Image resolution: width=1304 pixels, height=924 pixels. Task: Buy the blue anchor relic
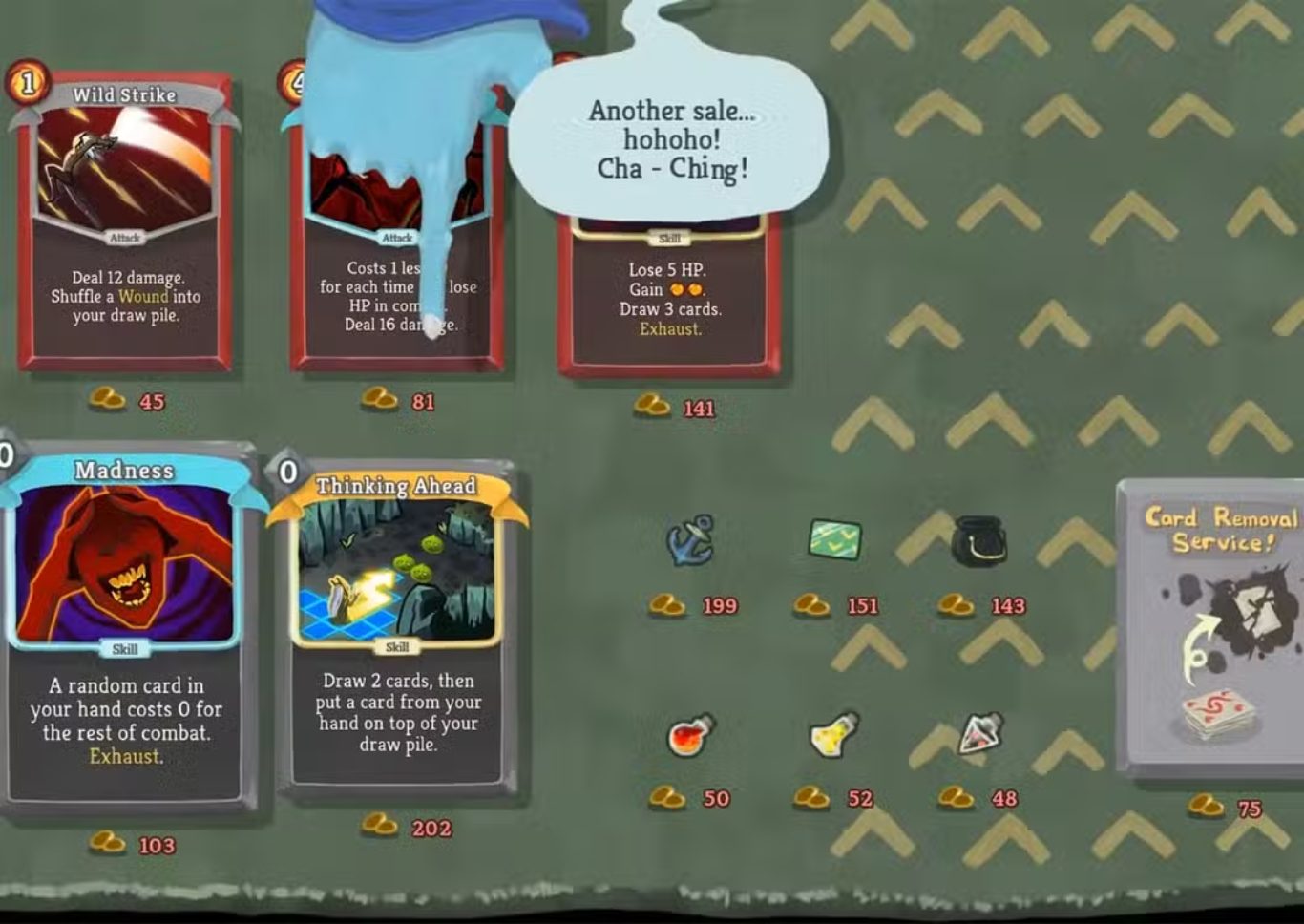pos(690,540)
